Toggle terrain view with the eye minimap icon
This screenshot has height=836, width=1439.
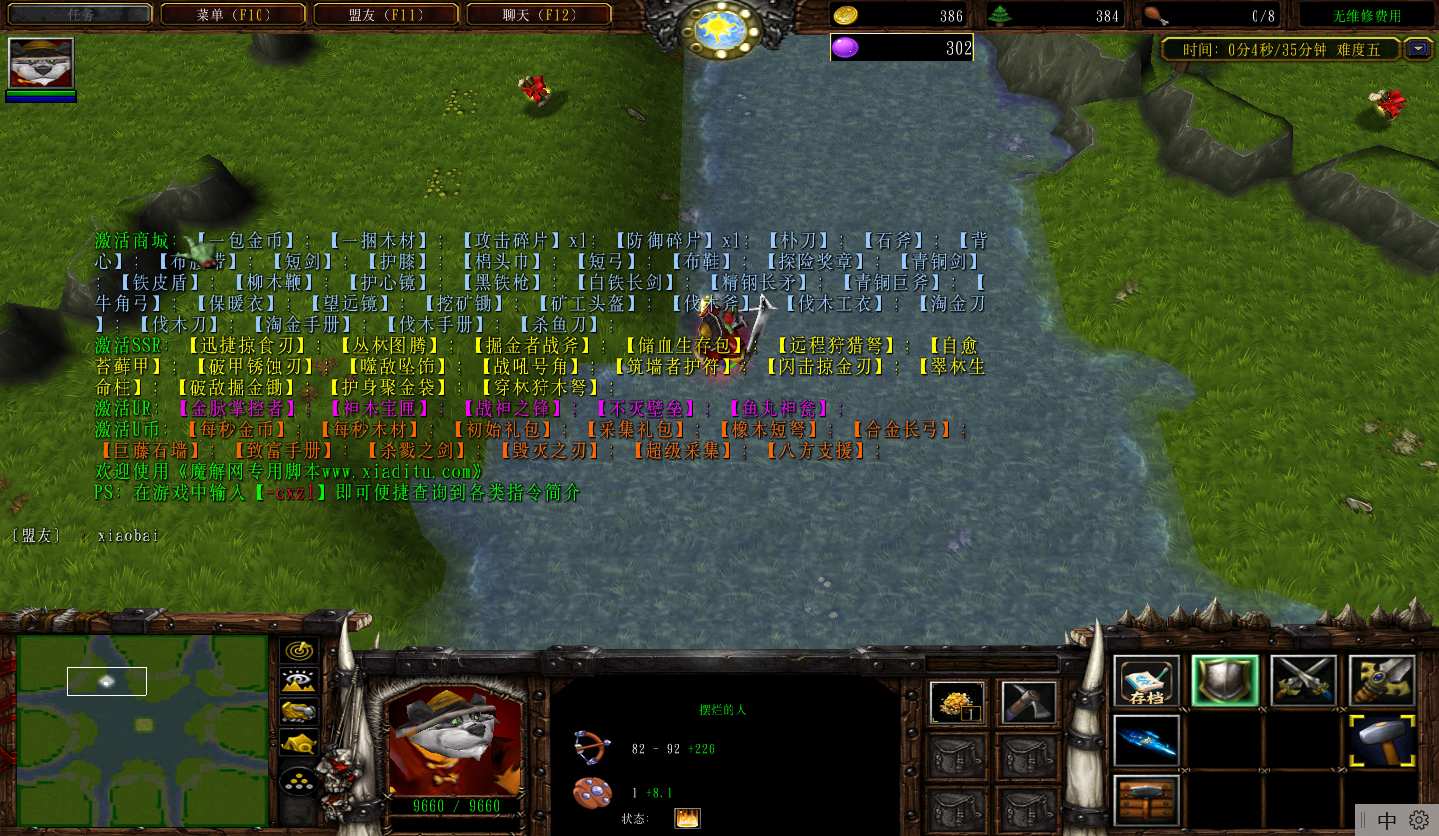pos(299,679)
